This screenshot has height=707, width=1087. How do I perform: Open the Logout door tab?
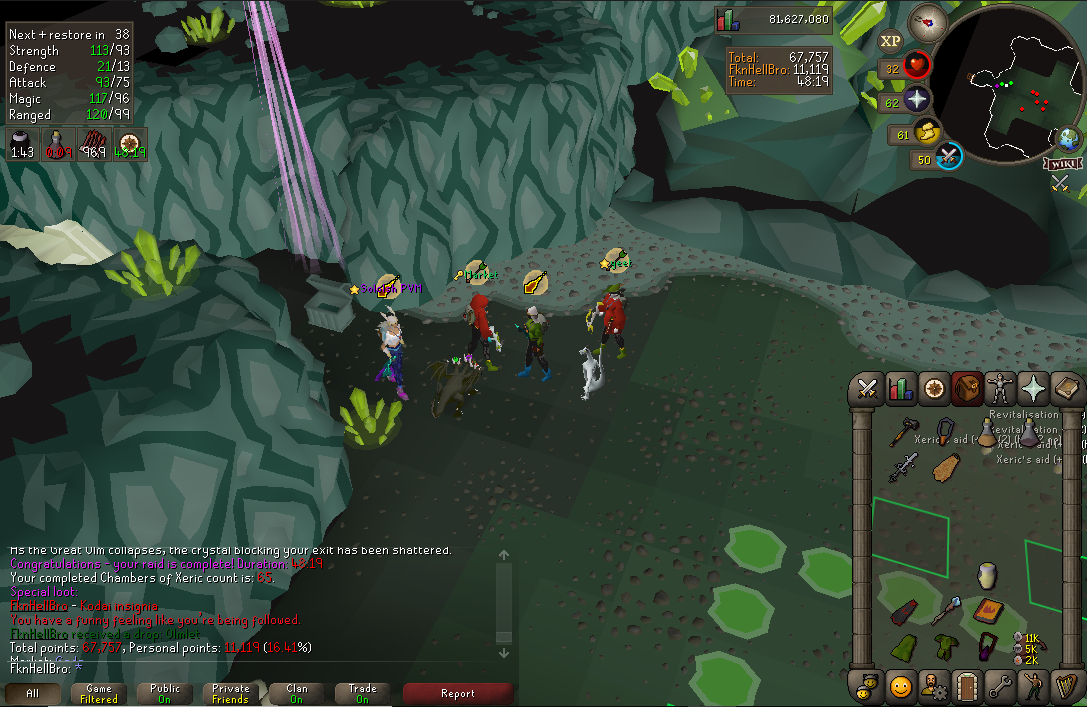[x=966, y=687]
